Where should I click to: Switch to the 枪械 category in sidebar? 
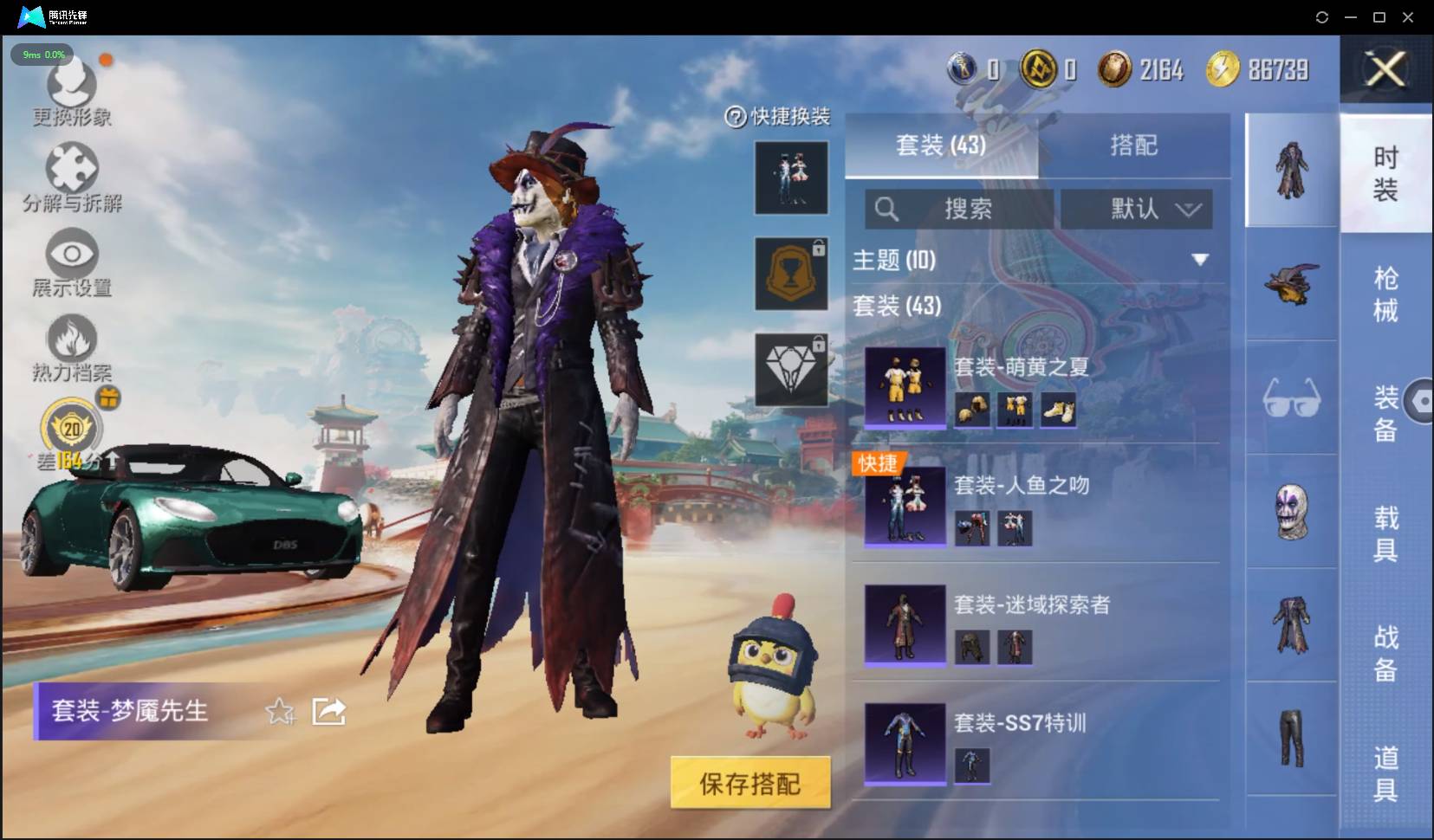click(x=1385, y=294)
